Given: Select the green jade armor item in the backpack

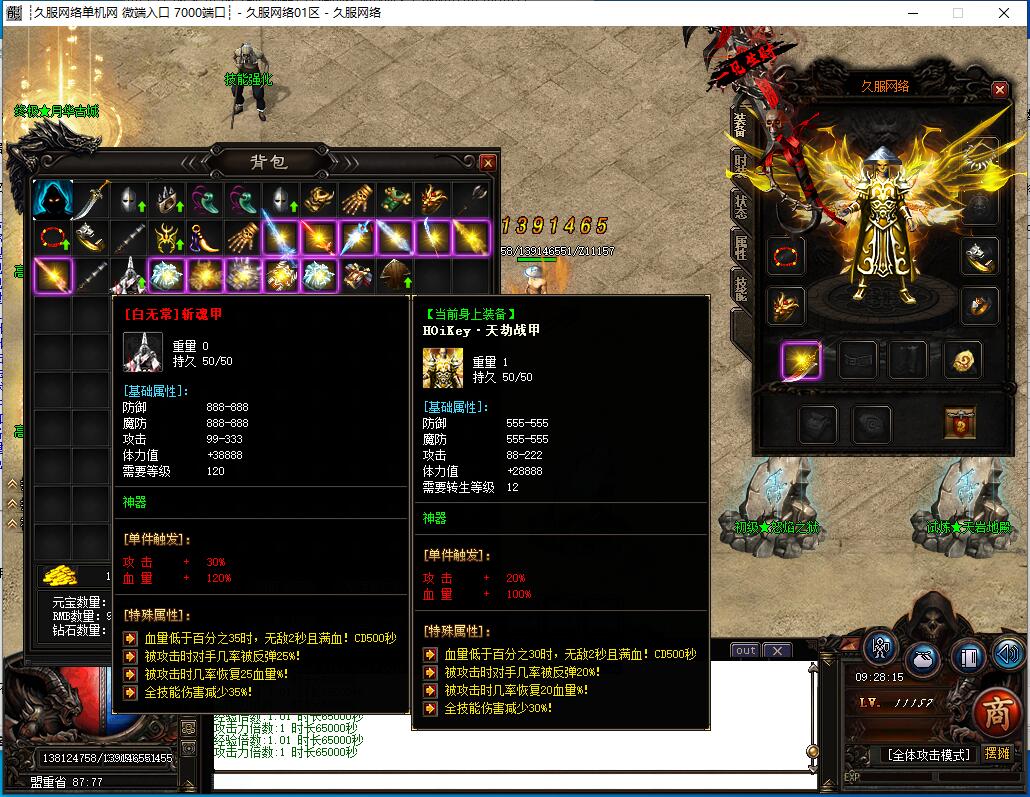Looking at the screenshot, I should 397,199.
